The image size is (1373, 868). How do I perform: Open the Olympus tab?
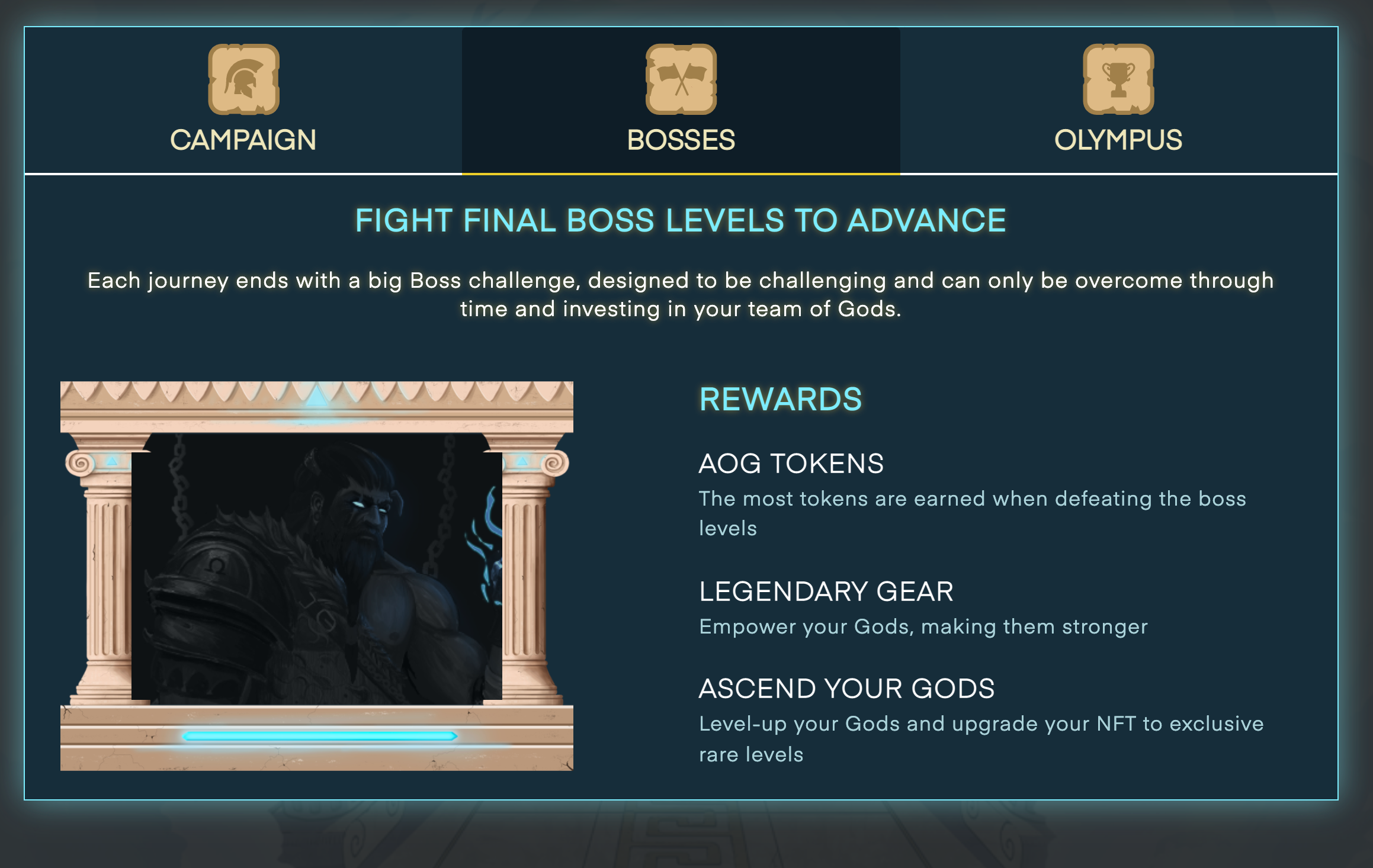(x=1117, y=140)
